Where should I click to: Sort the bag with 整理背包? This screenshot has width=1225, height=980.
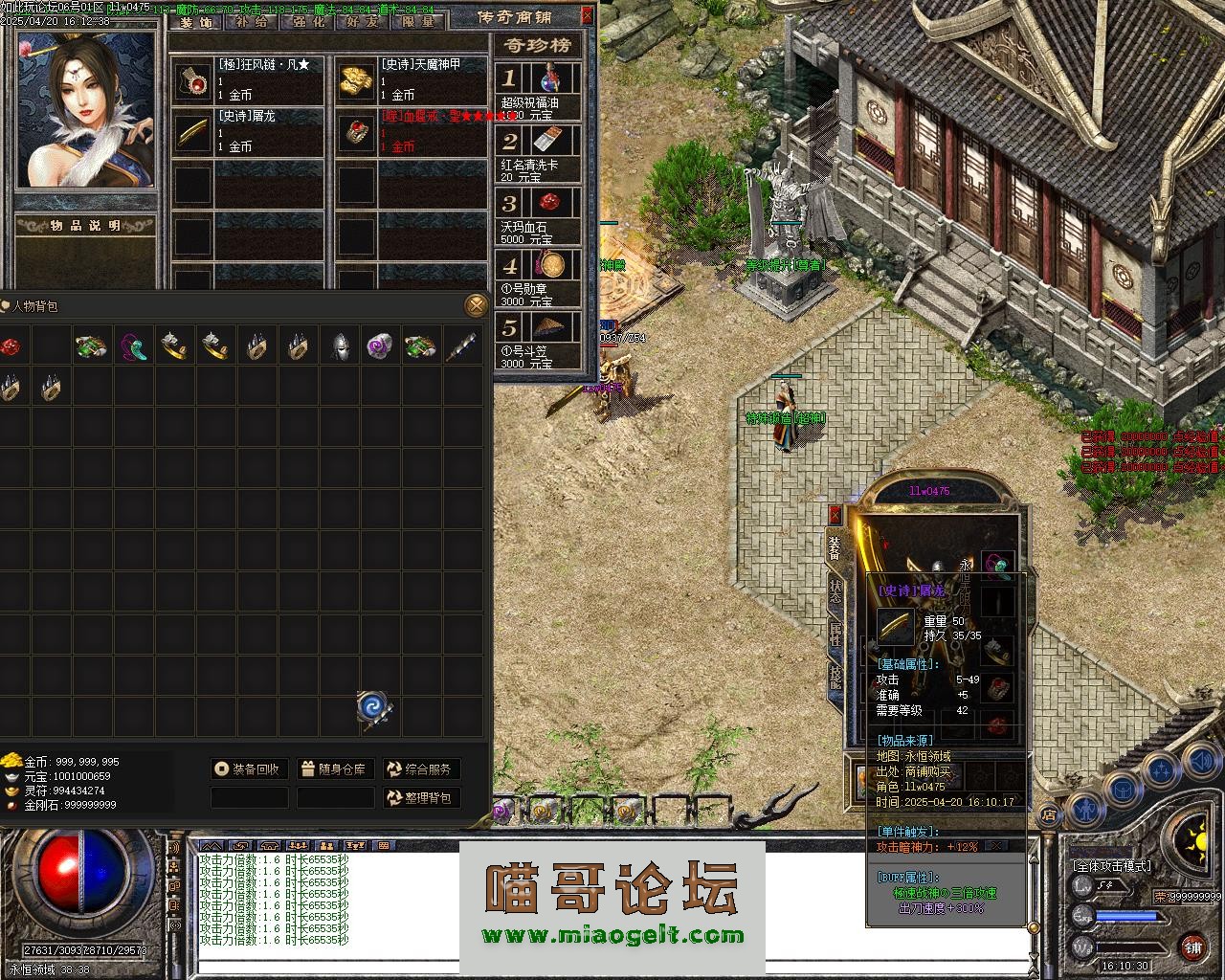click(420, 797)
